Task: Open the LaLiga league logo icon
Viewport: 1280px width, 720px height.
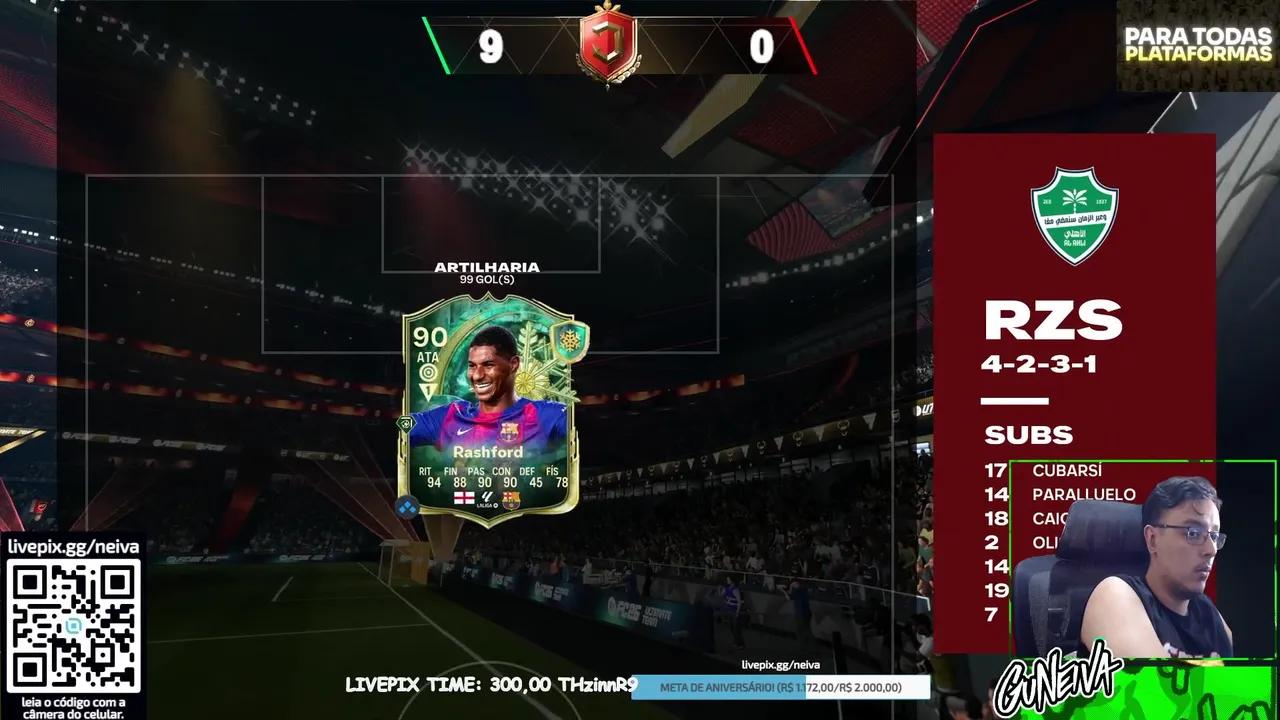Action: (487, 500)
